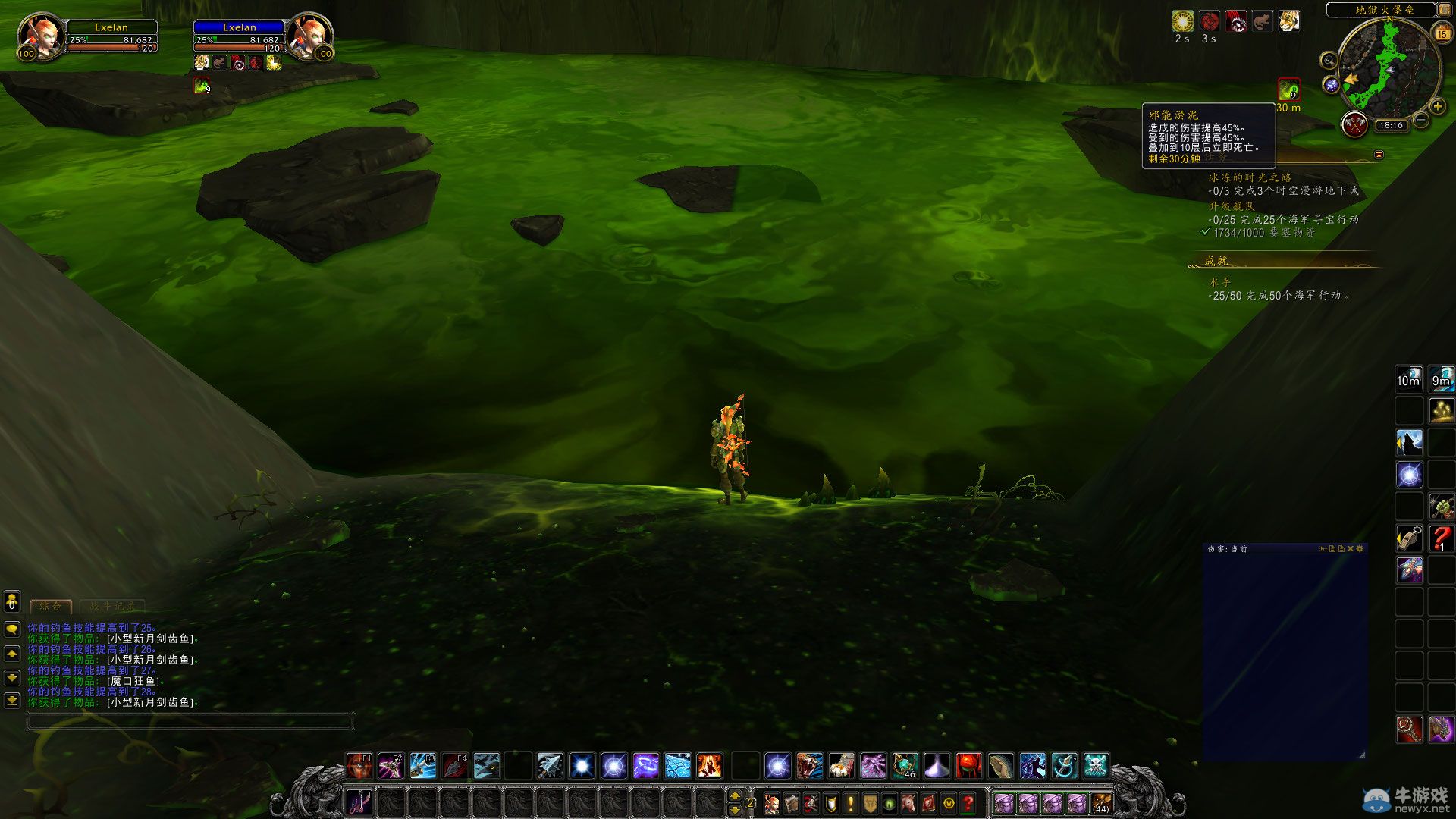The width and height of the screenshot is (1456, 819).
Task: Switch to the 战斗记录 combat log tab
Action: tap(112, 606)
